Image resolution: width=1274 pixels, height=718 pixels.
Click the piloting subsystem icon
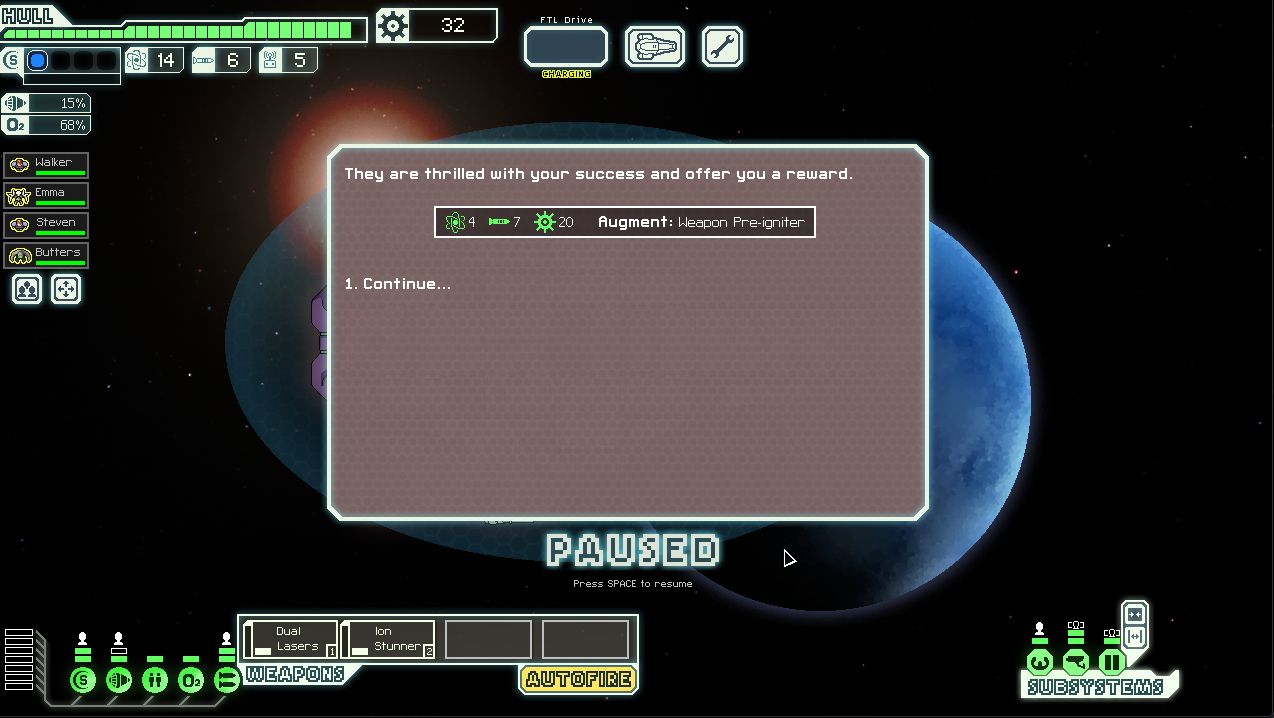pos(1040,662)
